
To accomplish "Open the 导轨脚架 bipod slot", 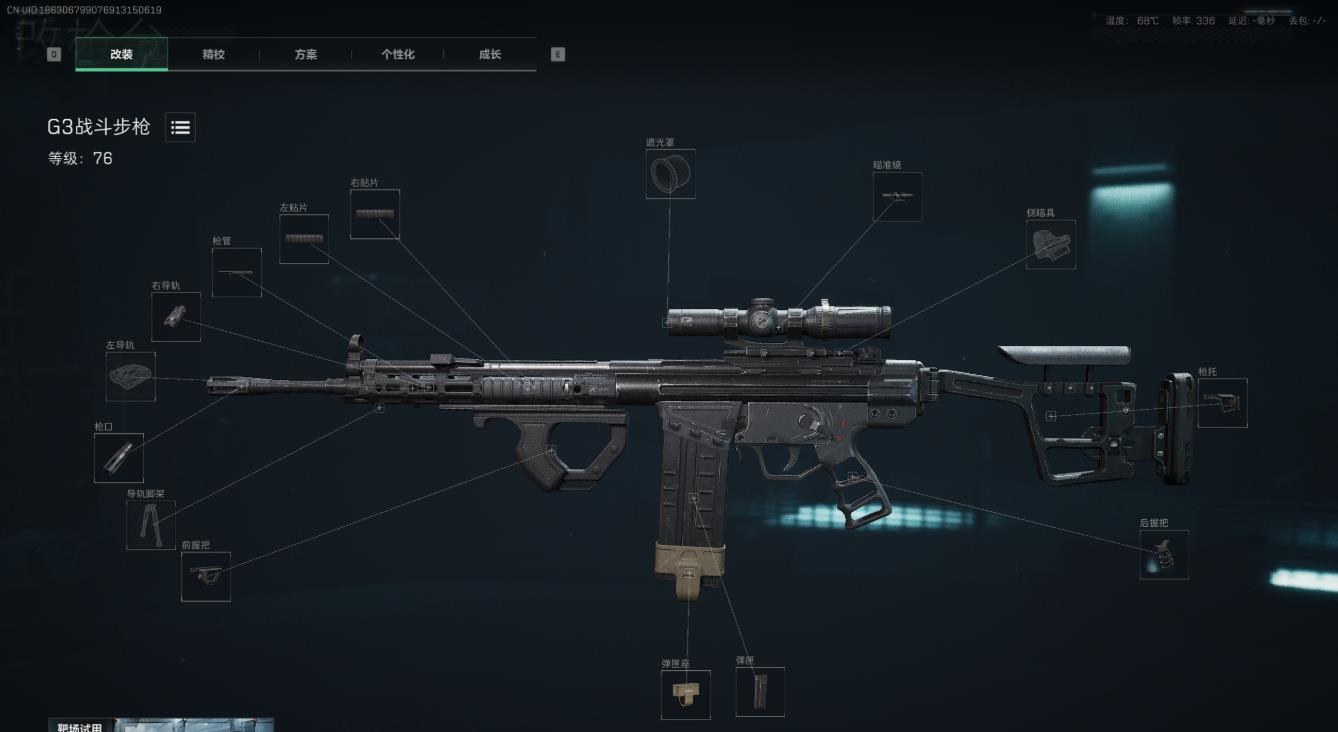I will pos(151,525).
